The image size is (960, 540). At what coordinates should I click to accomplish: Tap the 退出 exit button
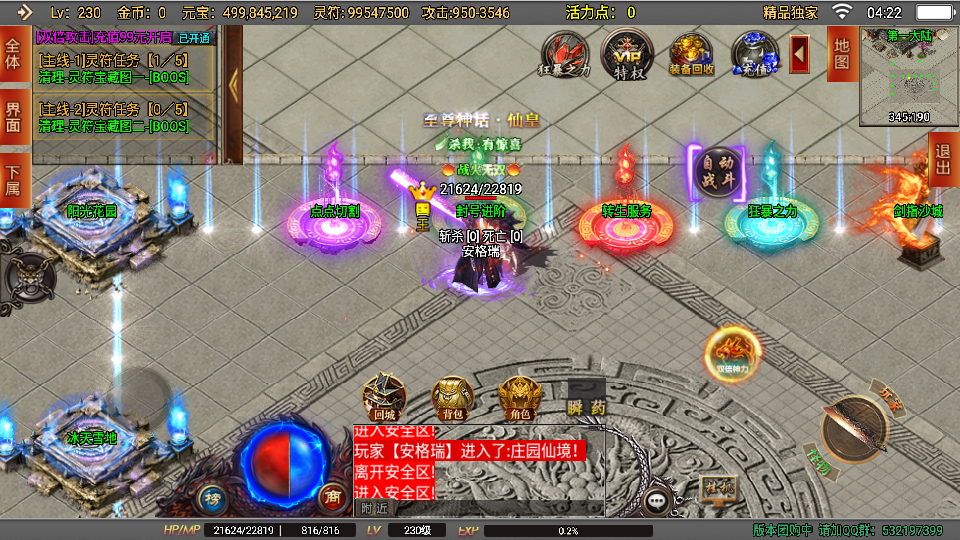(x=943, y=159)
